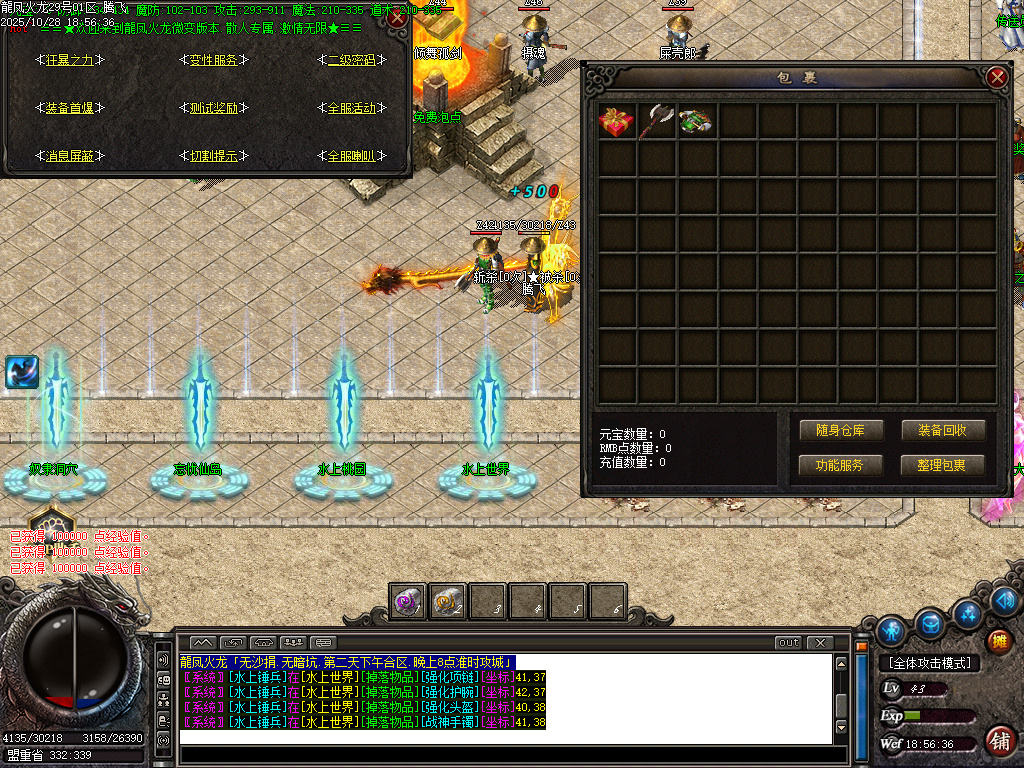The height and width of the screenshot is (768, 1024).
Task: Open the 二级密码 secondary password link
Action: point(351,60)
